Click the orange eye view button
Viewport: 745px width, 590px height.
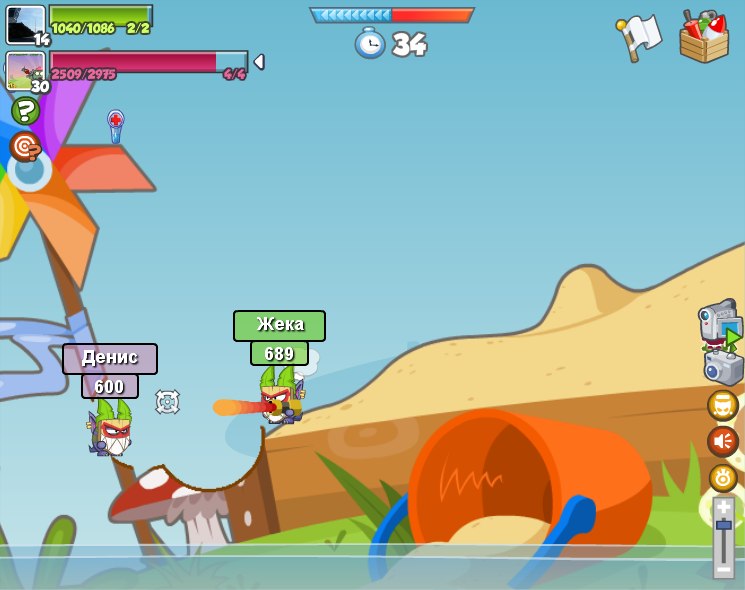click(x=722, y=477)
